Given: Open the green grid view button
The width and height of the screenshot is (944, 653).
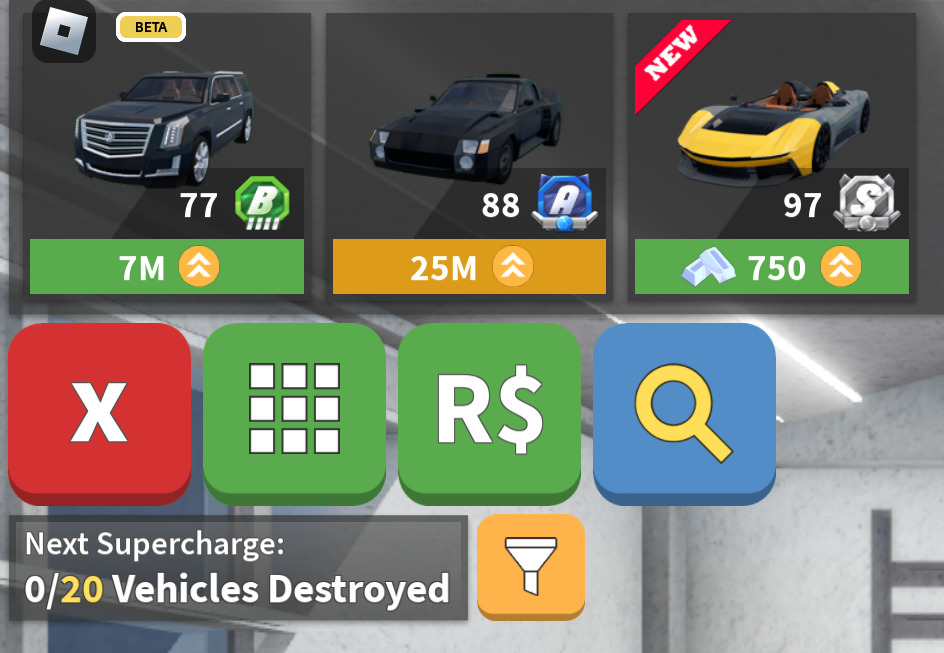Looking at the screenshot, I should click(294, 410).
